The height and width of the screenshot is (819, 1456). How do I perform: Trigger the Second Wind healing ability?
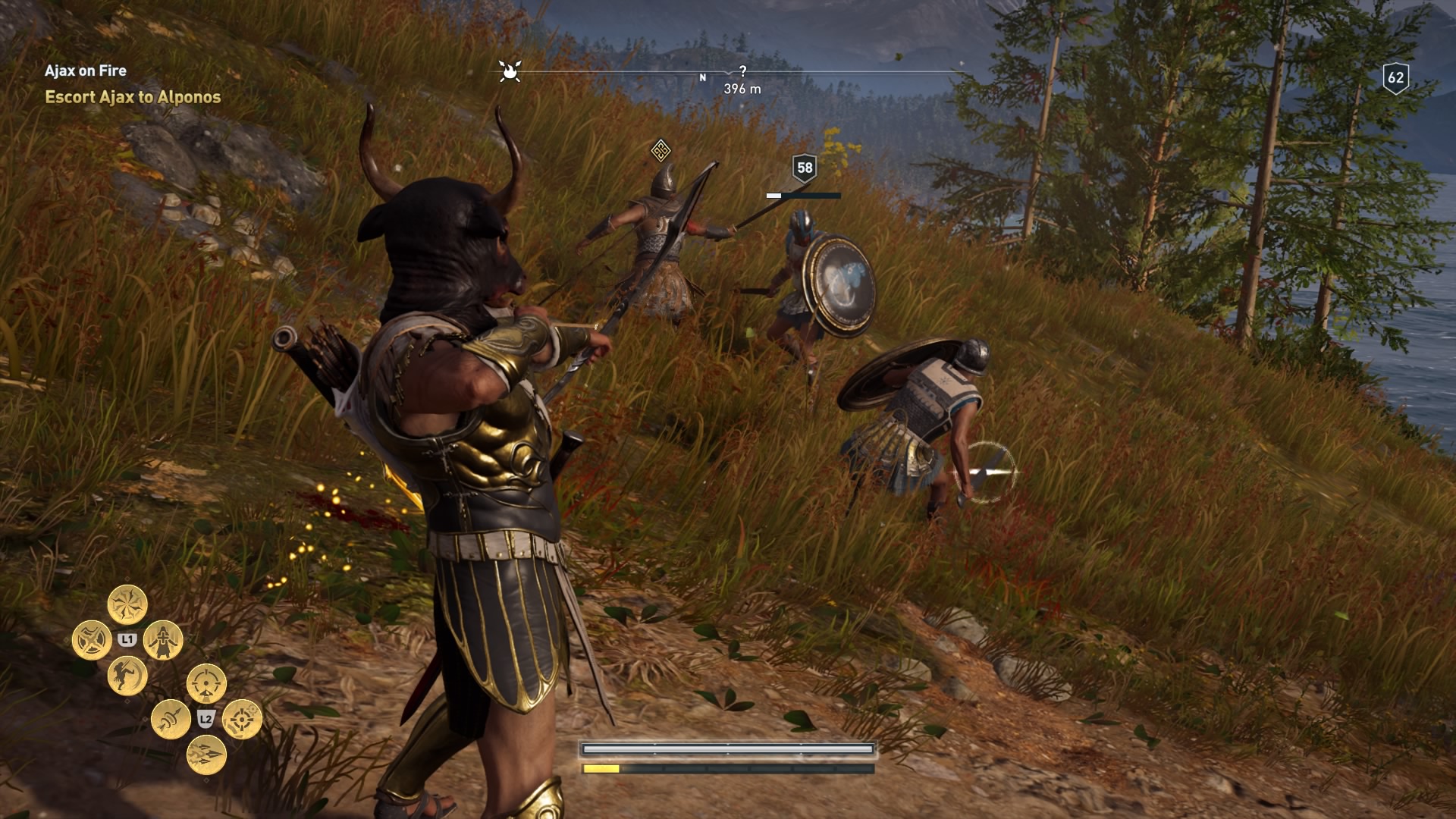163,640
